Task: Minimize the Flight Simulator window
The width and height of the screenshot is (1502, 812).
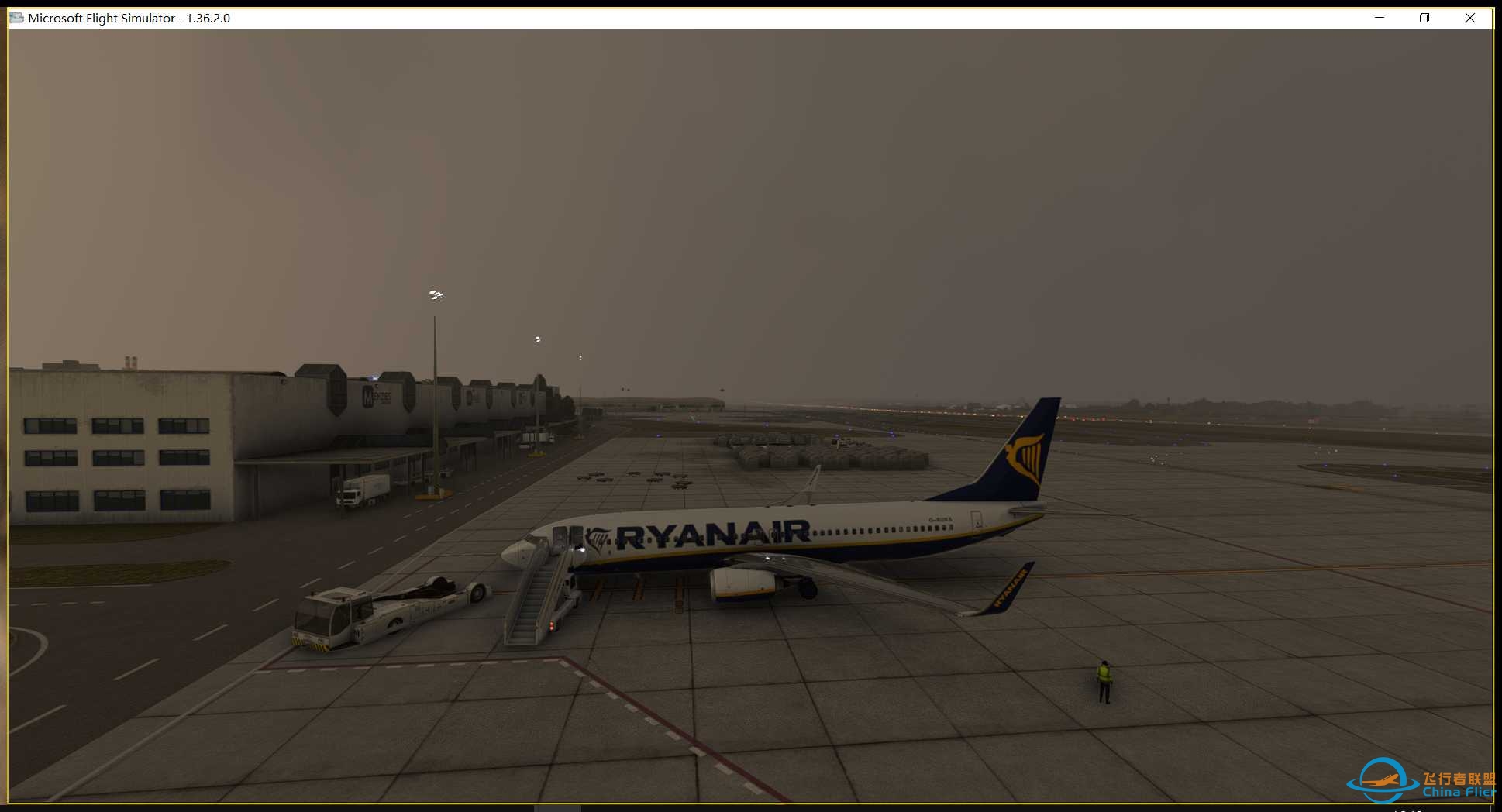Action: click(1378, 17)
